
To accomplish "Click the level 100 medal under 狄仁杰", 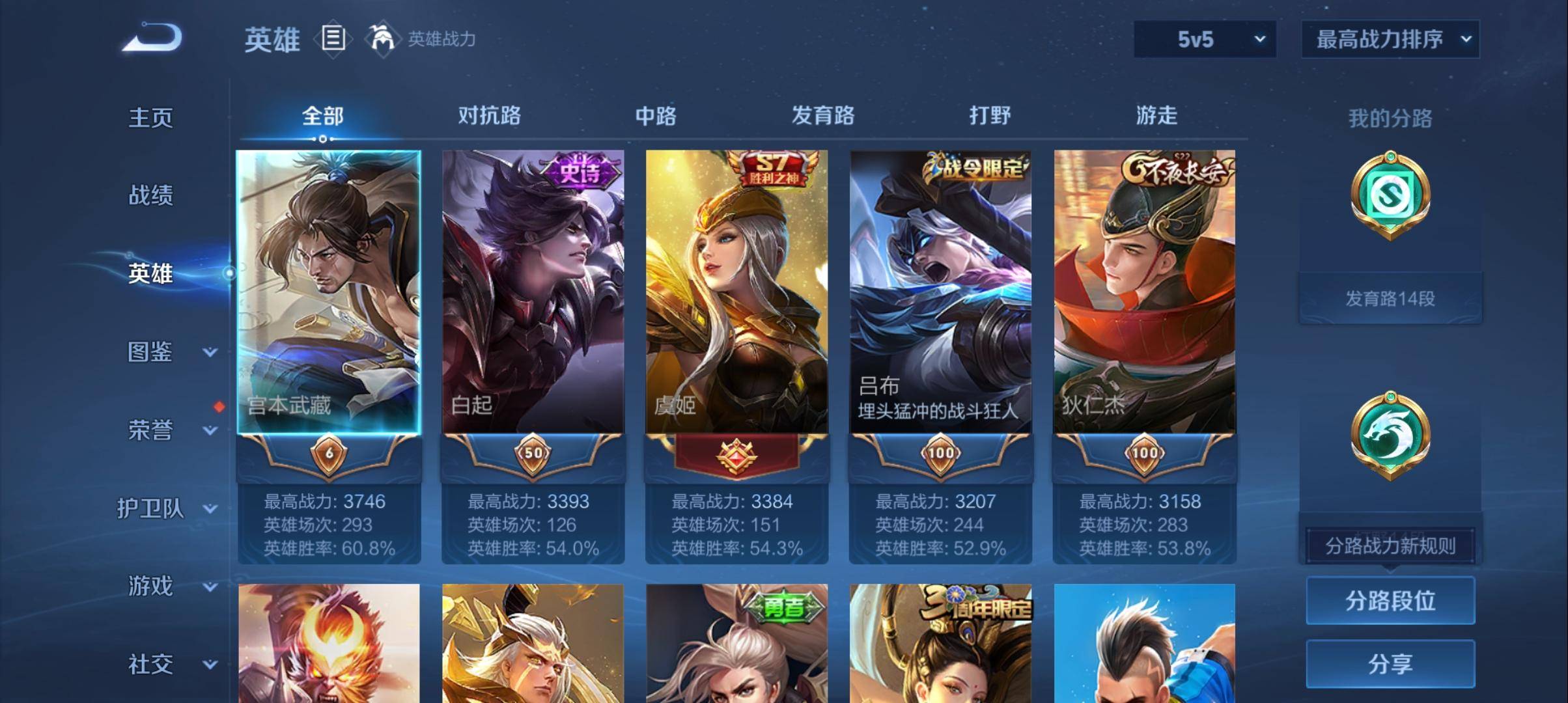I will pos(1145,454).
